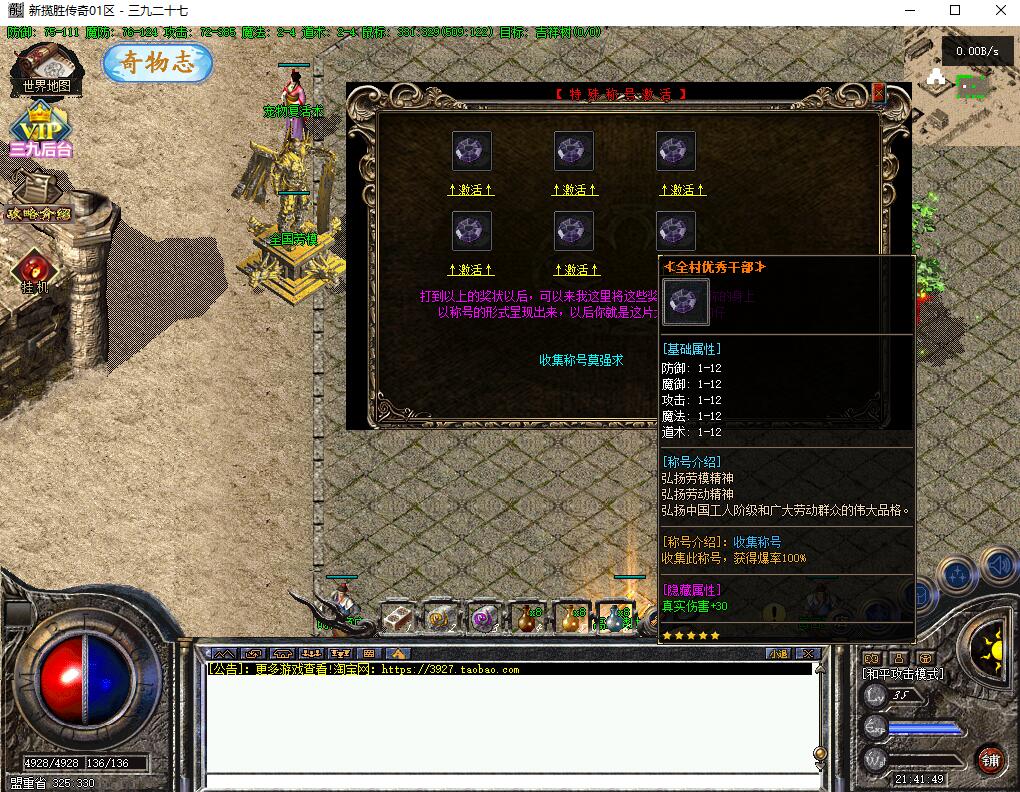The height and width of the screenshot is (792, 1020).
Task: Use the purple swirl scroll hotbar item
Action: 485,619
